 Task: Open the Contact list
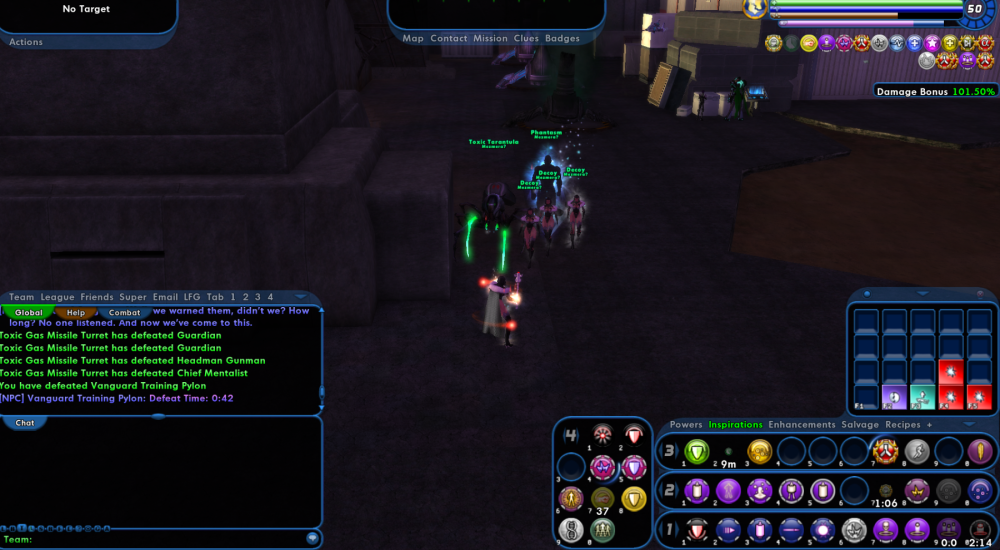pyautogui.click(x=449, y=38)
